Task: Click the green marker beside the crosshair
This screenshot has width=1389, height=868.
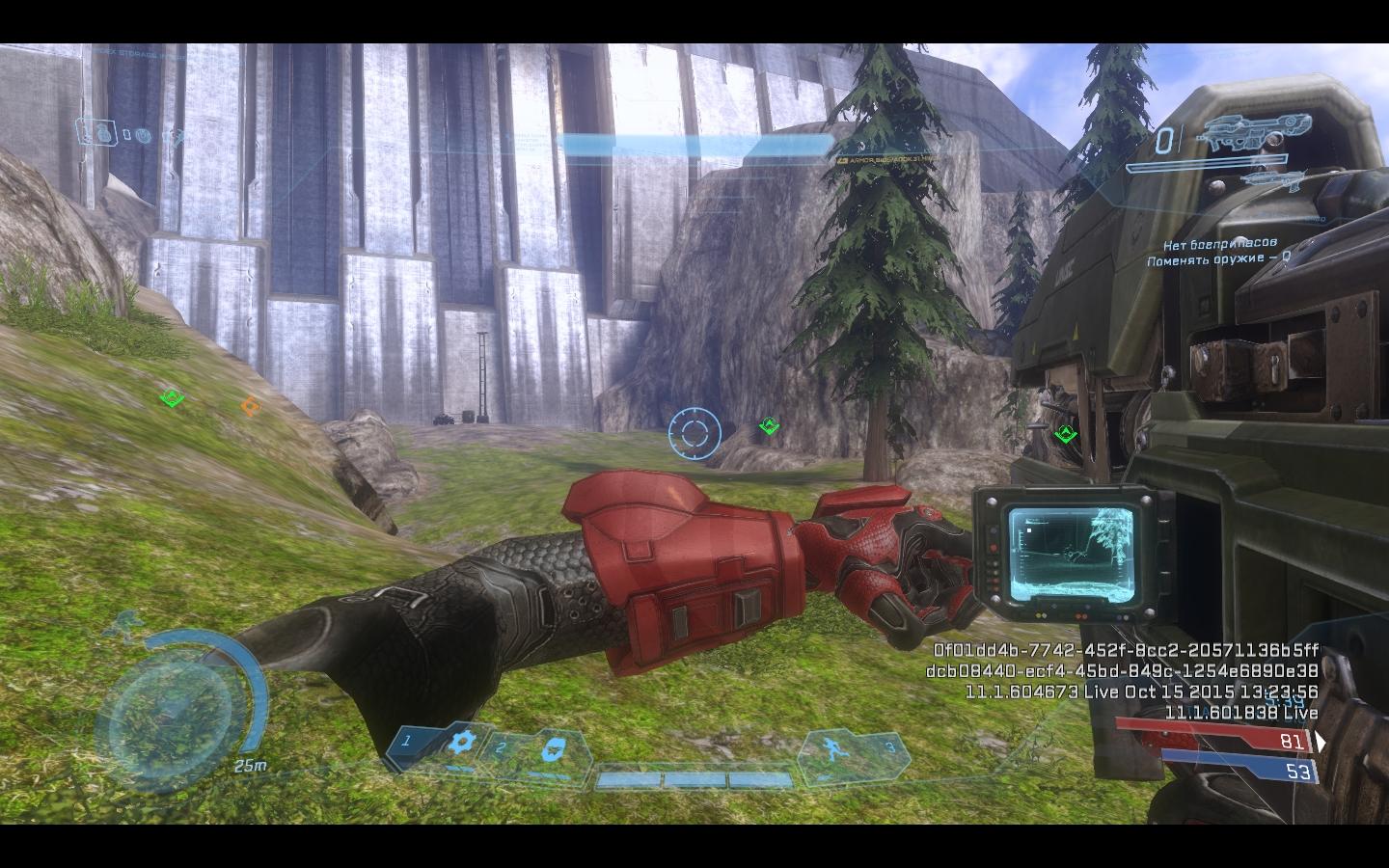Action: click(x=769, y=425)
